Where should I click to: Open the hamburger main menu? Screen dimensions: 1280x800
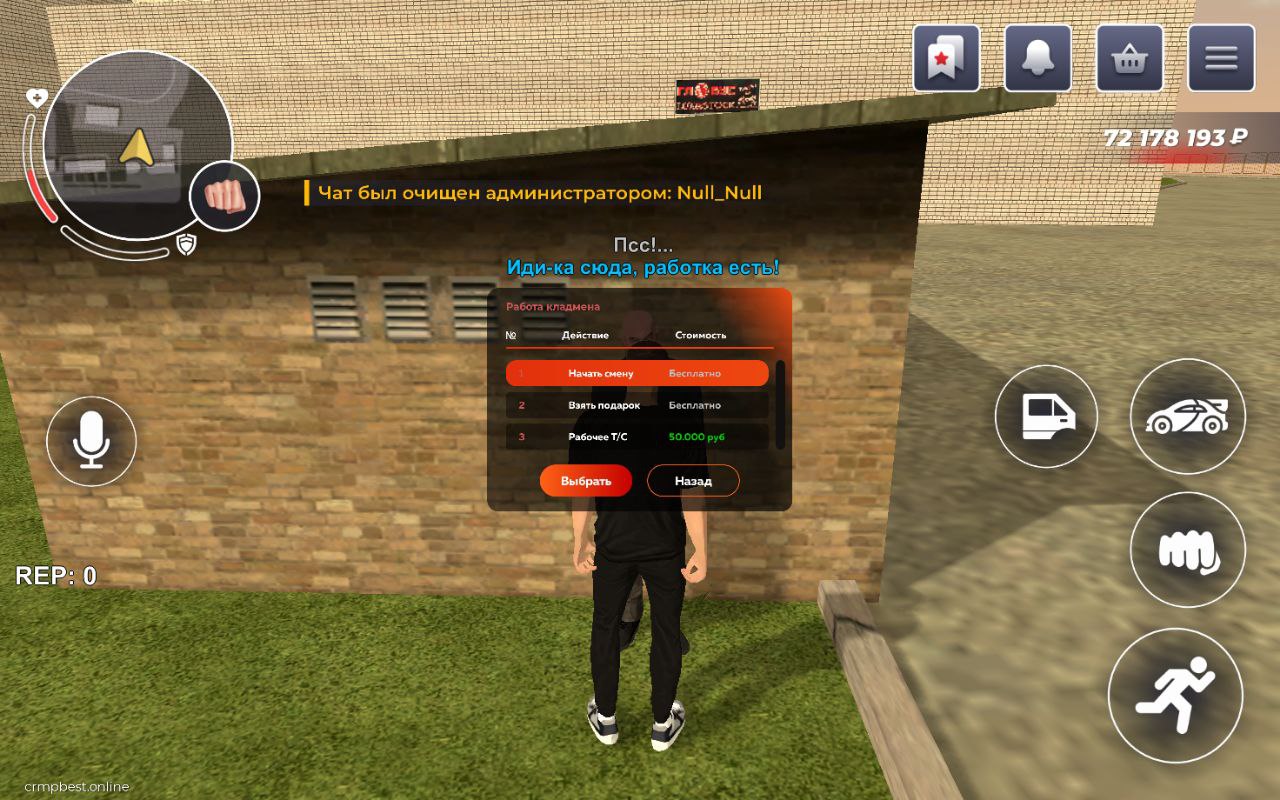pyautogui.click(x=1221, y=59)
